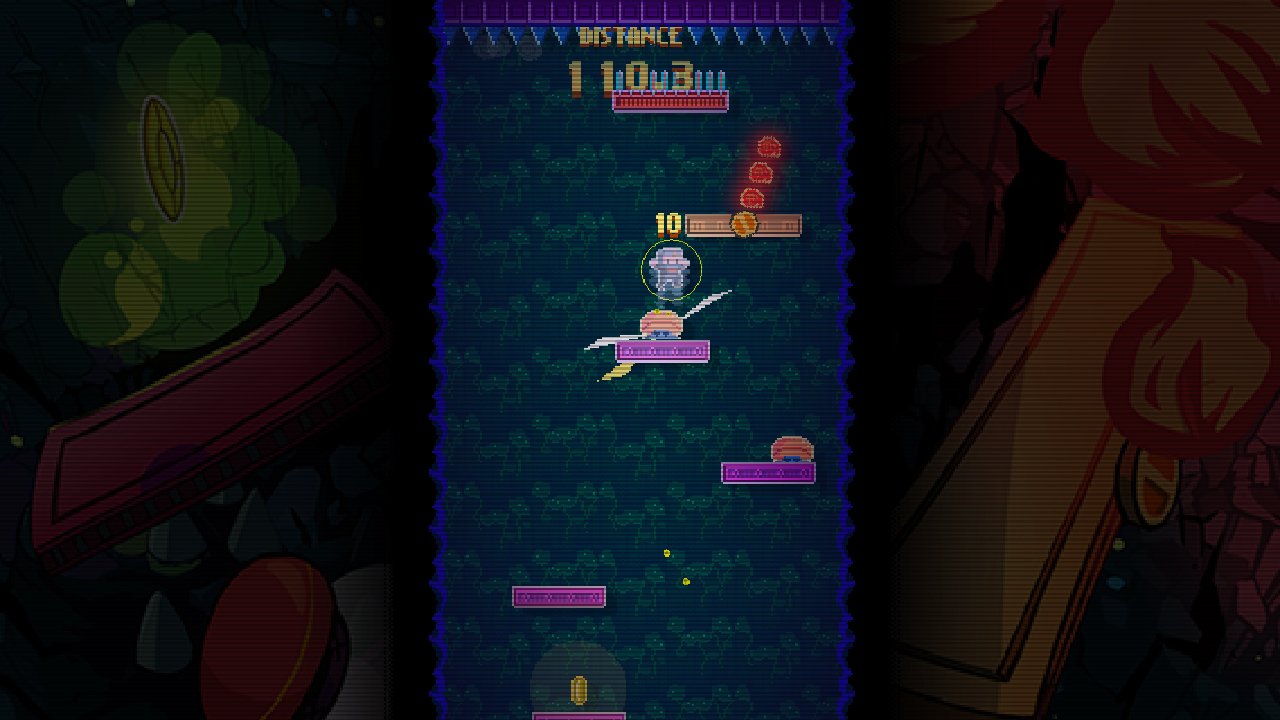Click the pink platform on the lower left
The image size is (1280, 720).
coord(560,596)
